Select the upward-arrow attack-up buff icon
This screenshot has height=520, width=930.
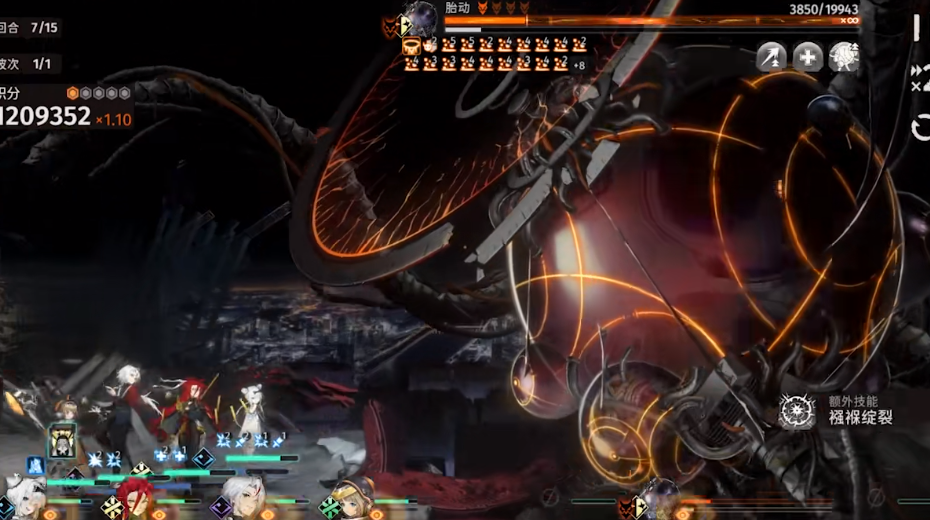point(771,56)
